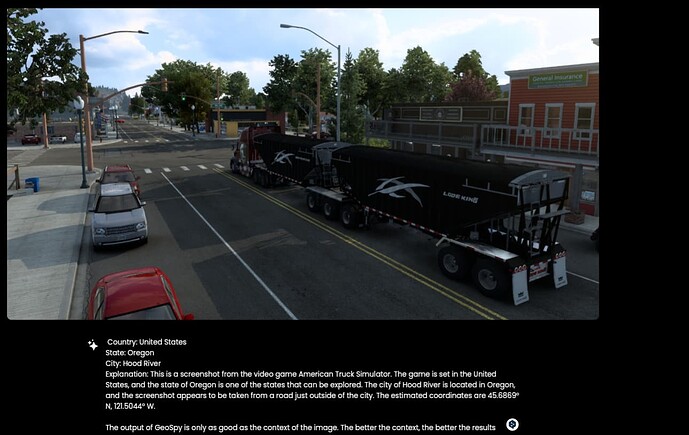Click the round icon after the GeoSpy disclaimer
The width and height of the screenshot is (689, 435).
(512, 425)
